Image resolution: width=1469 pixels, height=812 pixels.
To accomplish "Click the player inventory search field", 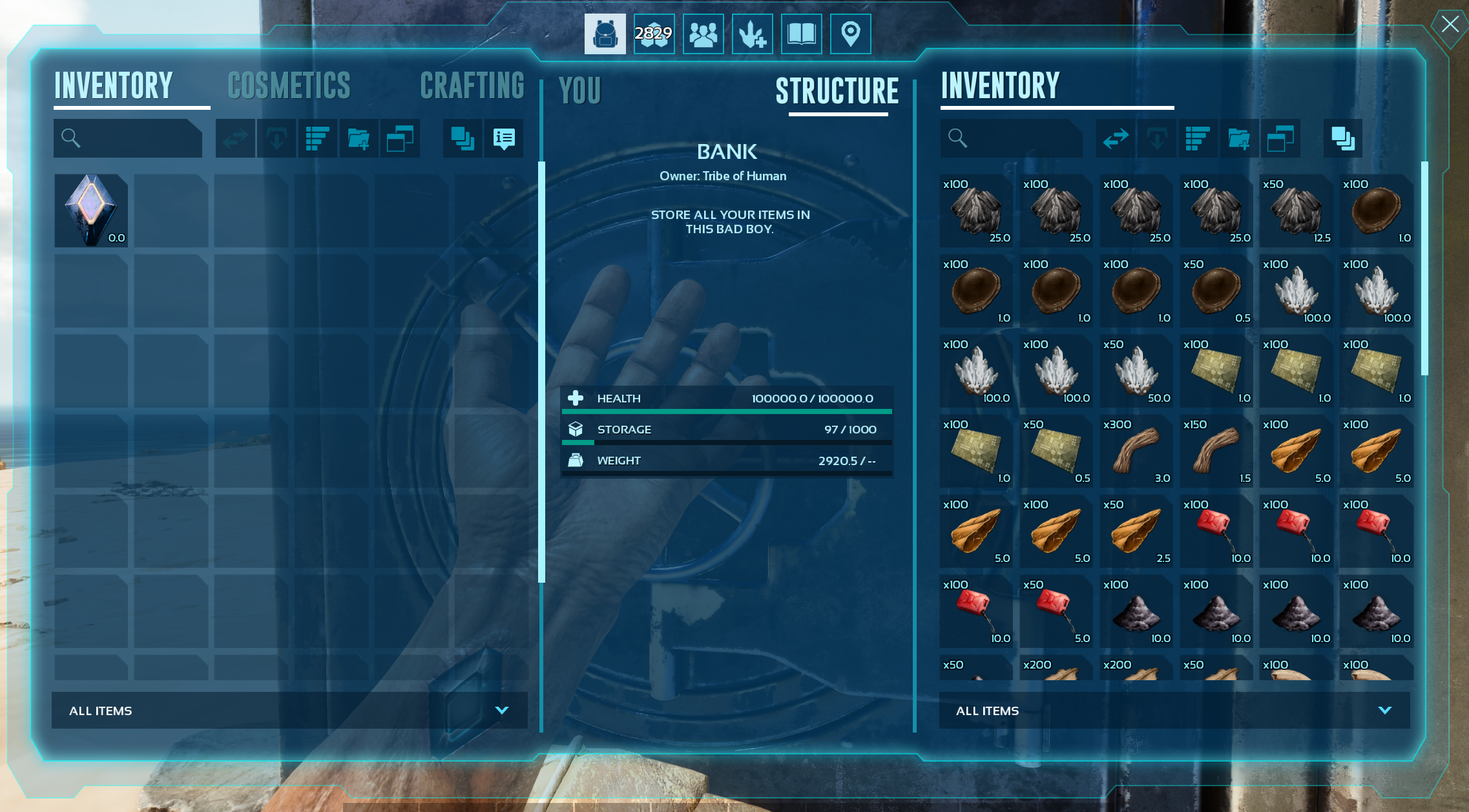I will (136, 138).
